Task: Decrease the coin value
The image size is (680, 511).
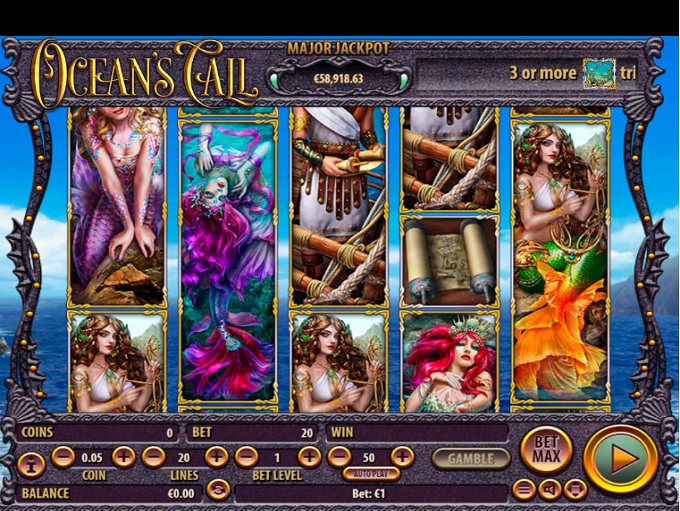Action: (63, 456)
